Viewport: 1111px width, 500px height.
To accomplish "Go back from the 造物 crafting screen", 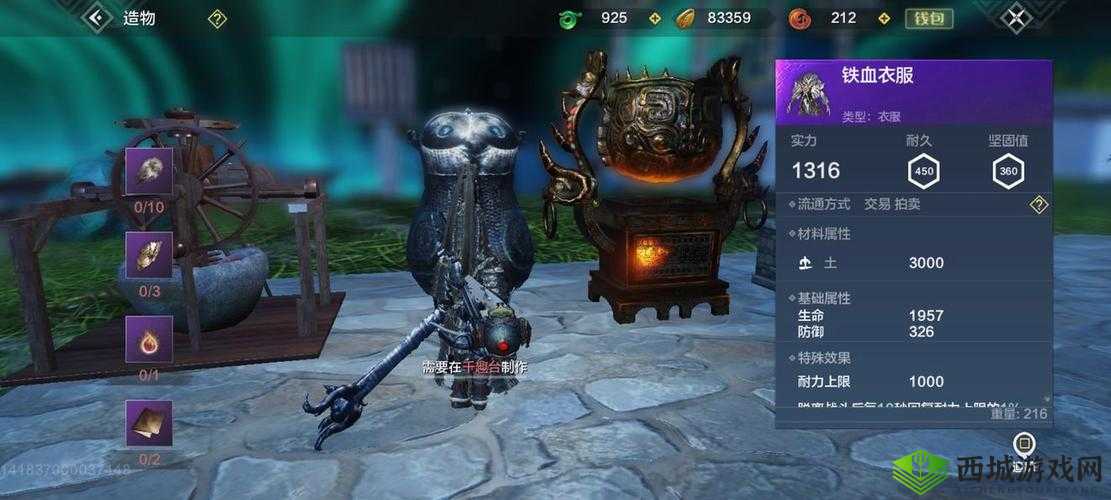I will pos(97,17).
